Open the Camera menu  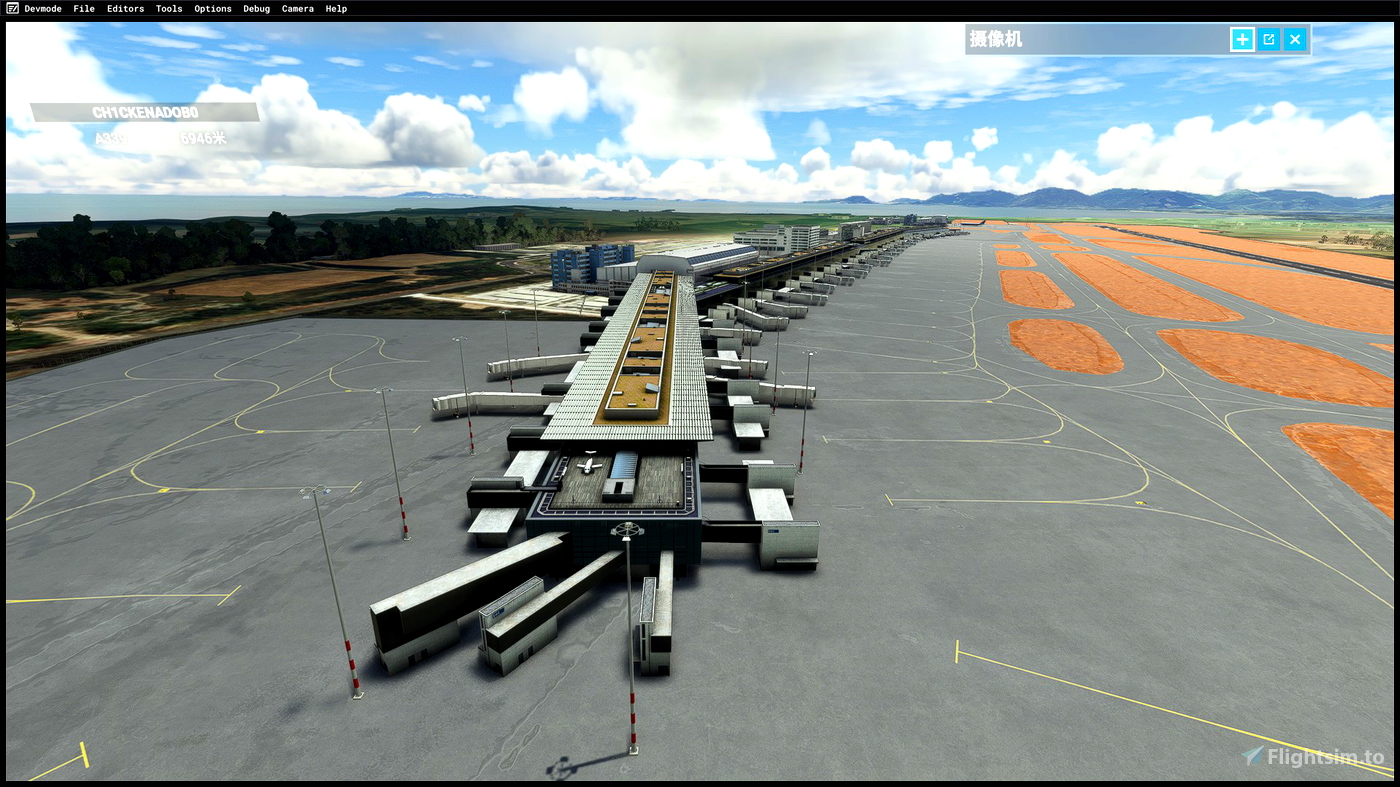point(297,8)
